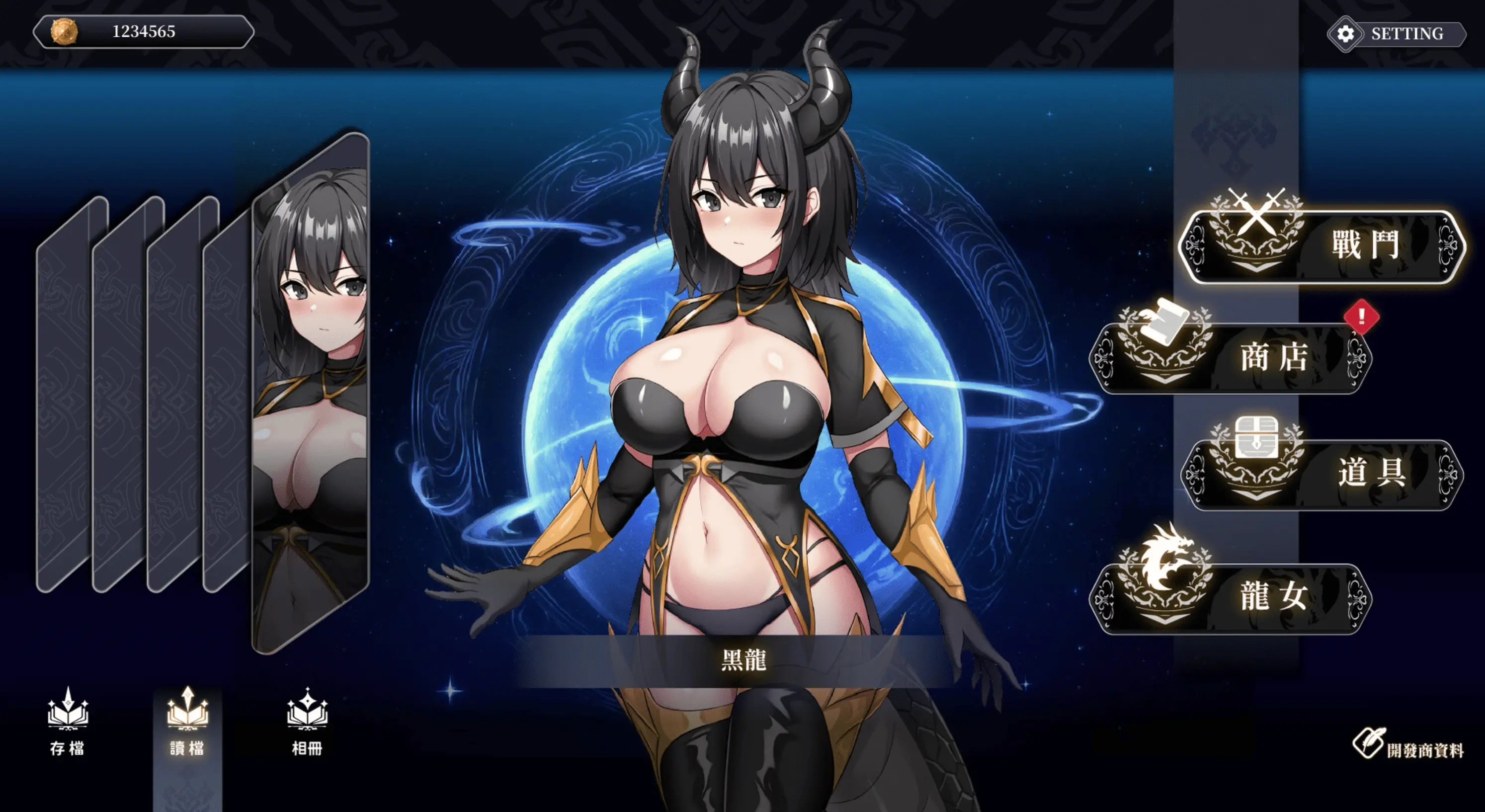The image size is (1485, 812).
Task: Open the 道具 items menu
Action: tap(1321, 474)
